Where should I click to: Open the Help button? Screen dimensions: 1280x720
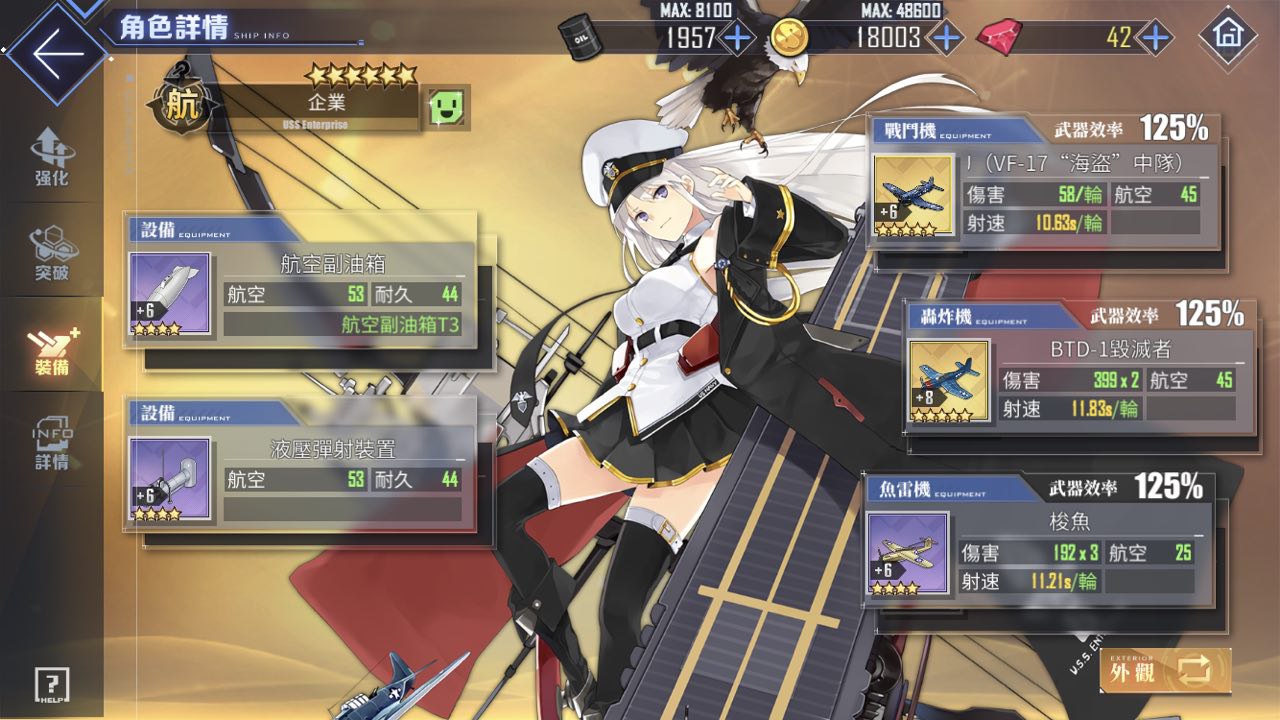click(51, 684)
